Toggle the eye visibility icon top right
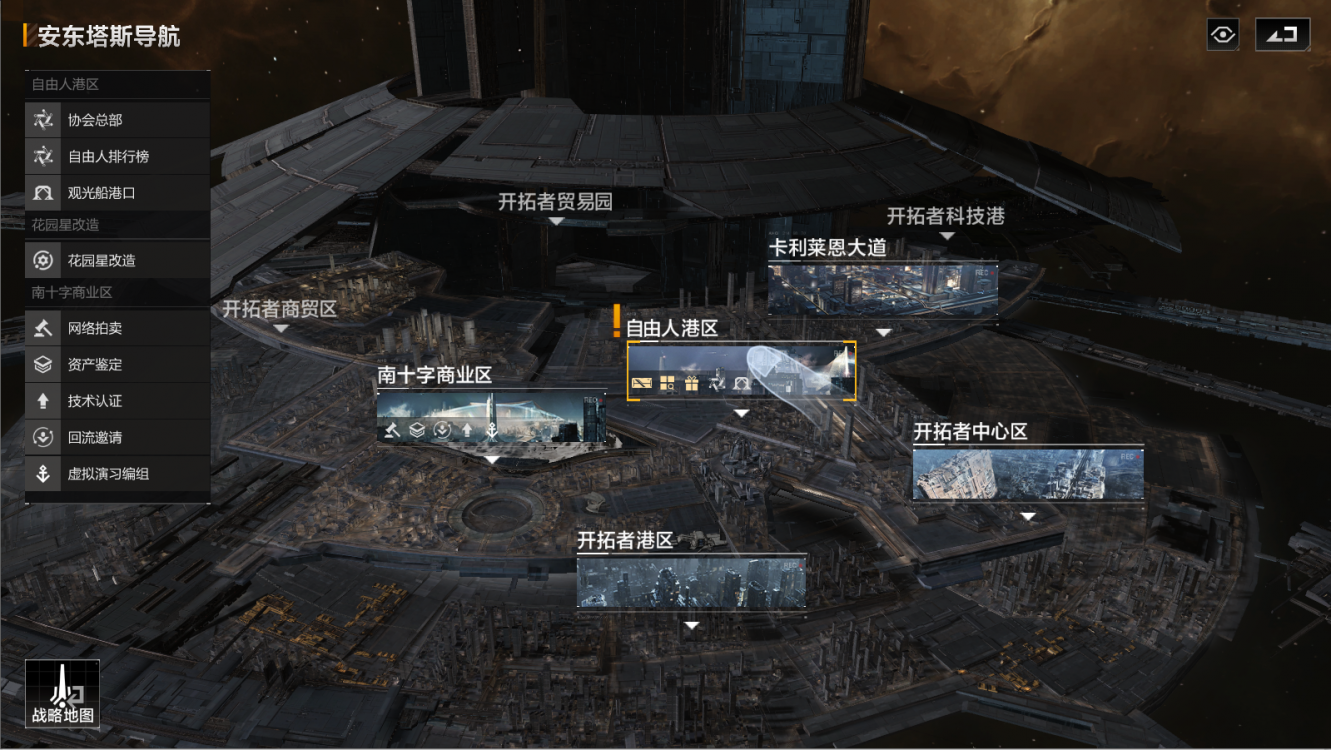Image resolution: width=1331 pixels, height=750 pixels. click(1222, 34)
